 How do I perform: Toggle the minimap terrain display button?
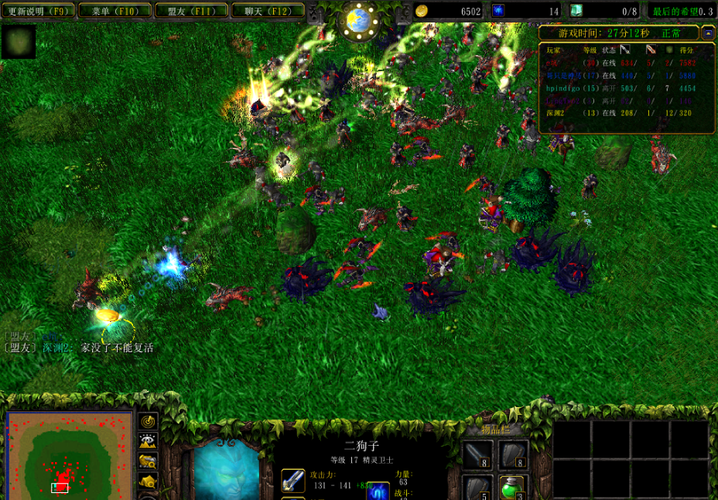click(x=148, y=442)
